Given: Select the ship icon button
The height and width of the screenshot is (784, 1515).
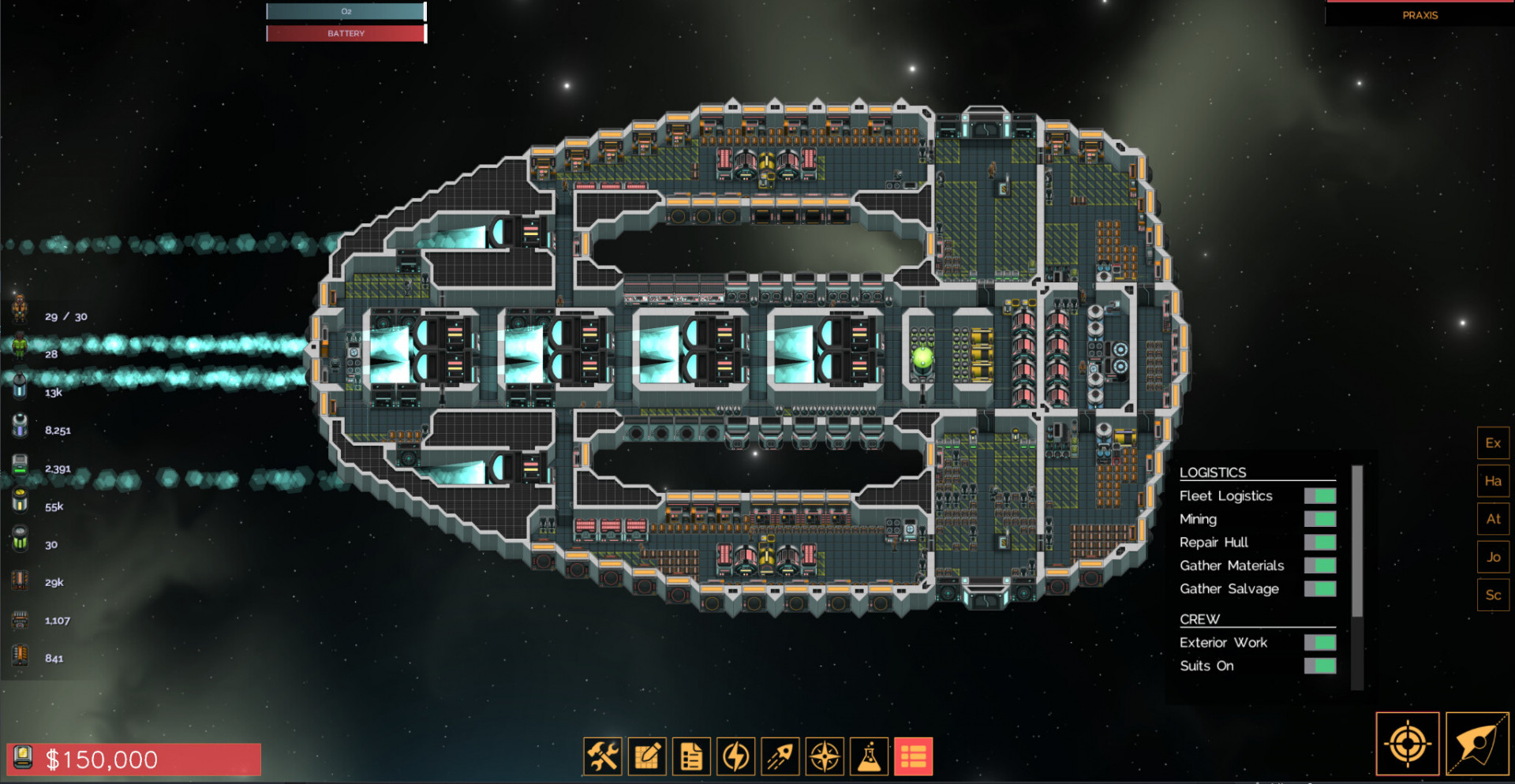Looking at the screenshot, I should coord(1477,744).
